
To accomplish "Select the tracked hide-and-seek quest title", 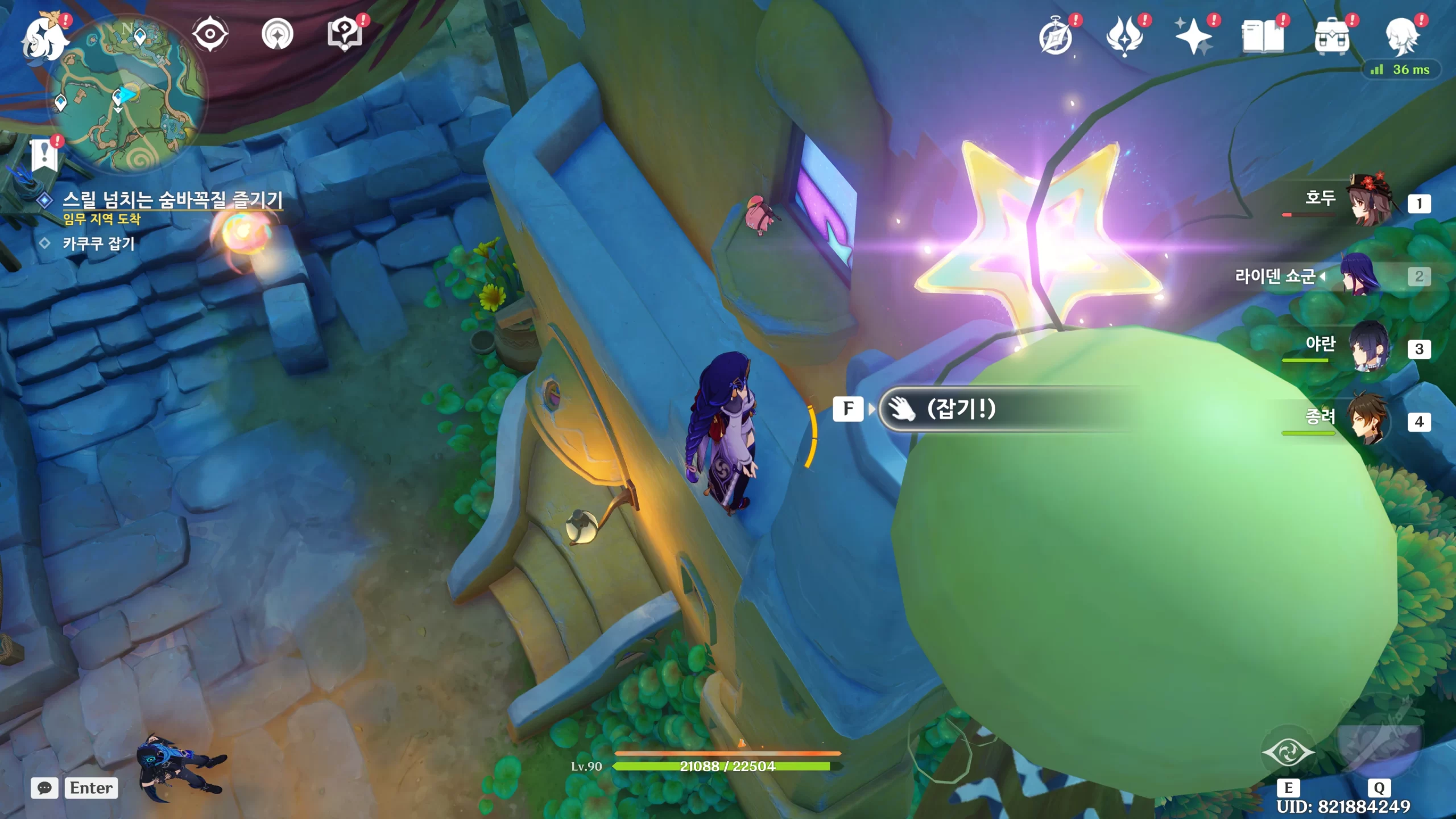I will (x=172, y=200).
